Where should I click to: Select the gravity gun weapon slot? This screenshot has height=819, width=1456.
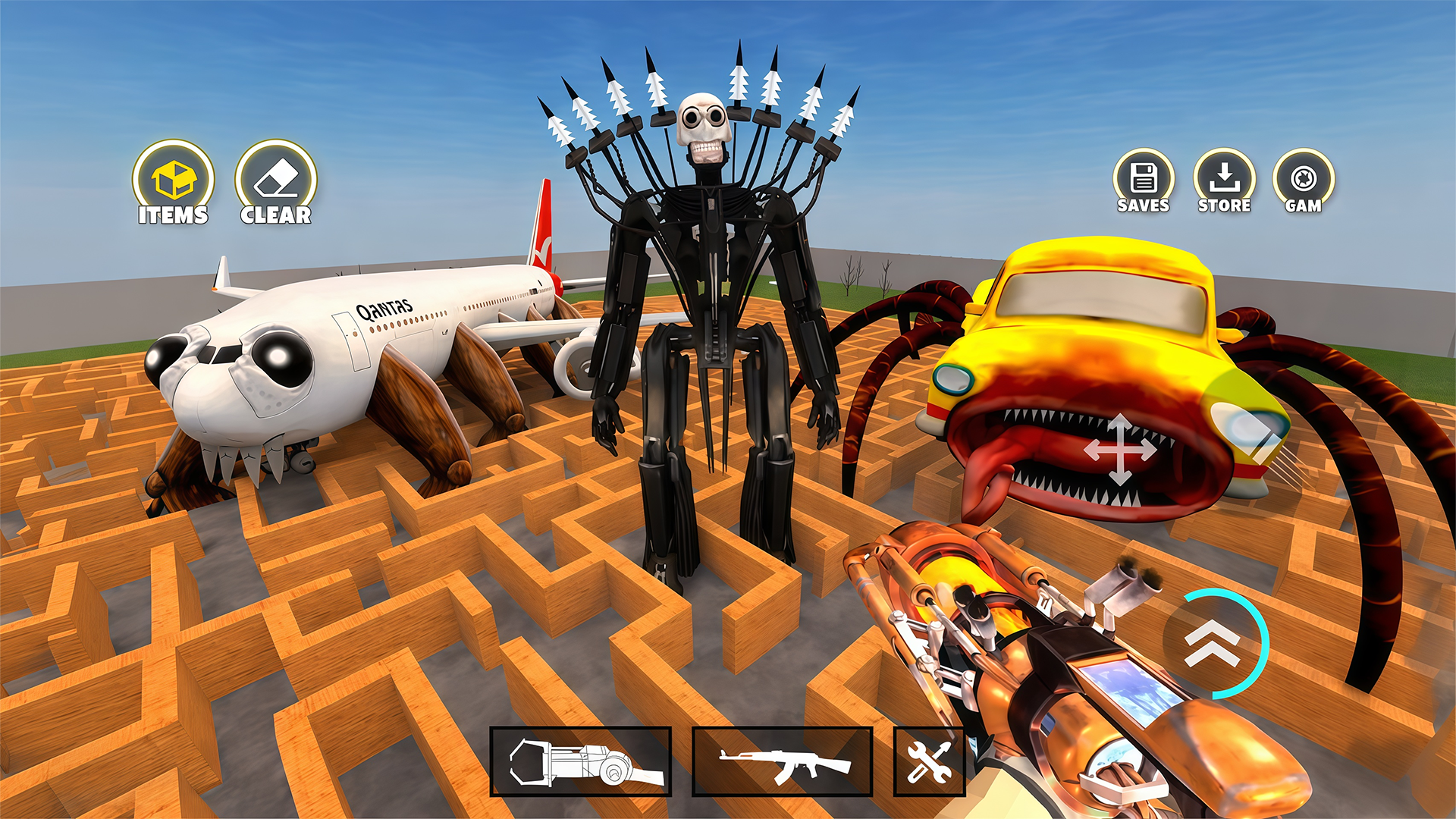[581, 761]
